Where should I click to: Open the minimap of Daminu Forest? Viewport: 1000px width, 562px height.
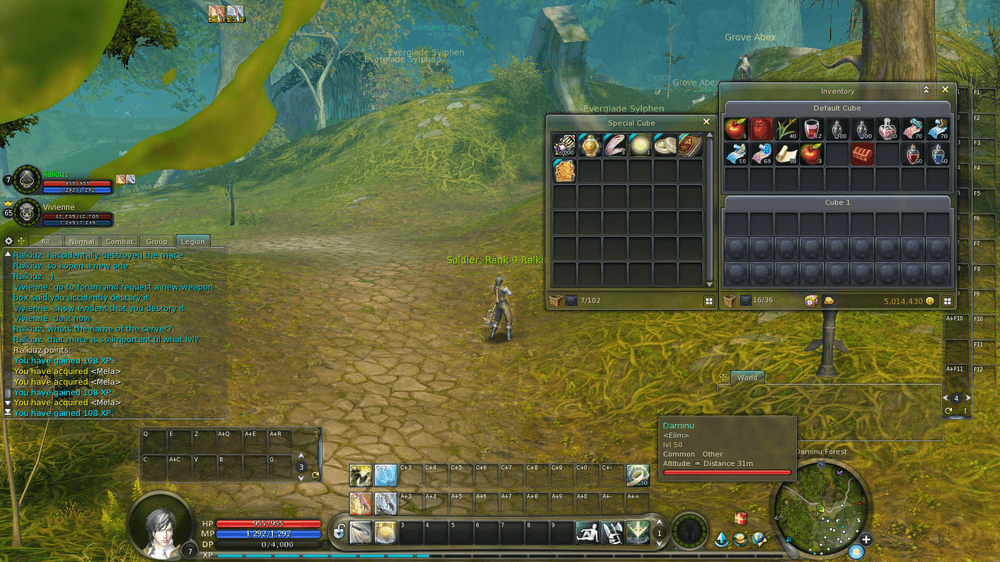coord(820,505)
